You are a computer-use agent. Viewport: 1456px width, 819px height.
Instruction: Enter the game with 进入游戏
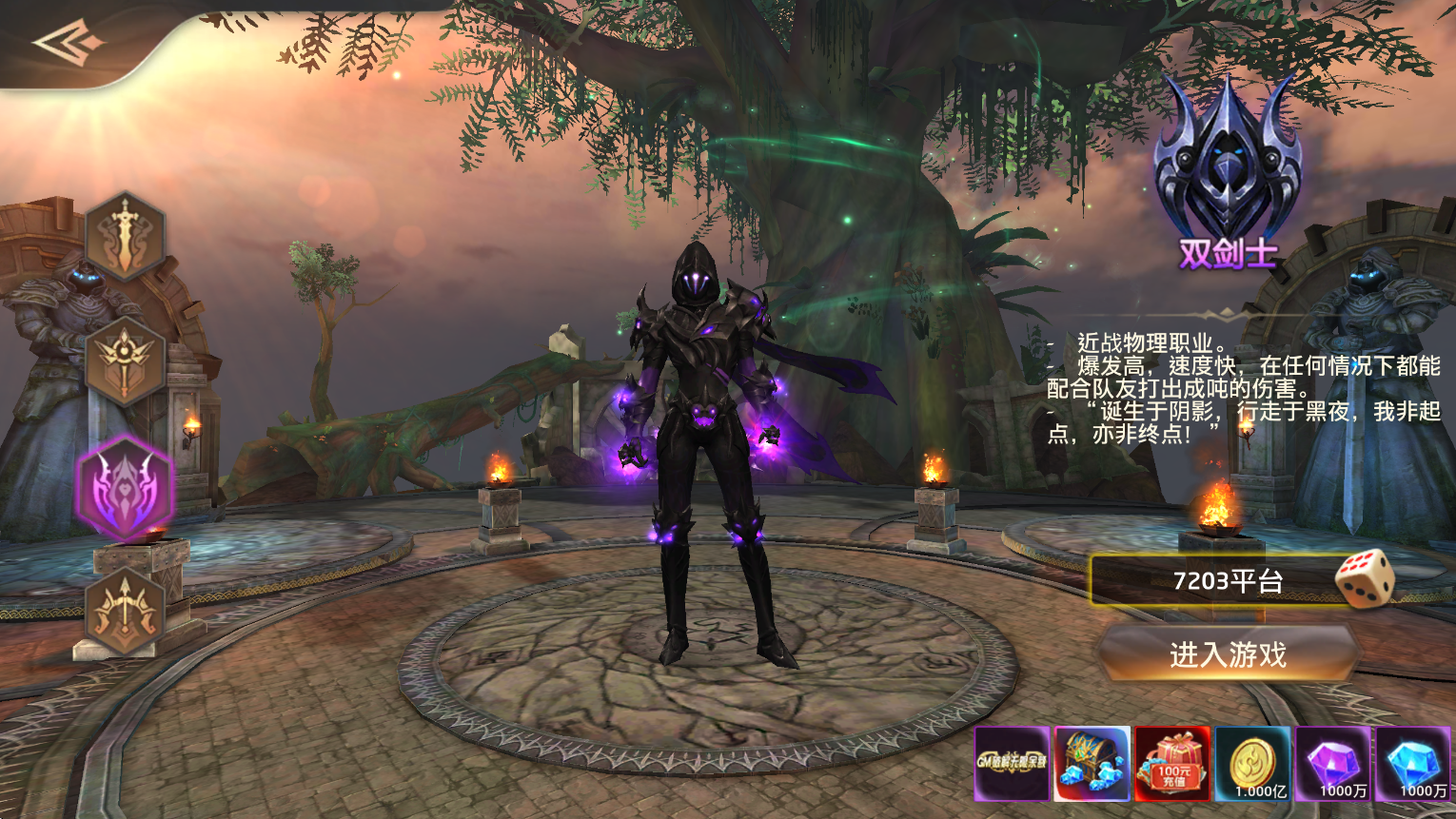coord(1228,654)
